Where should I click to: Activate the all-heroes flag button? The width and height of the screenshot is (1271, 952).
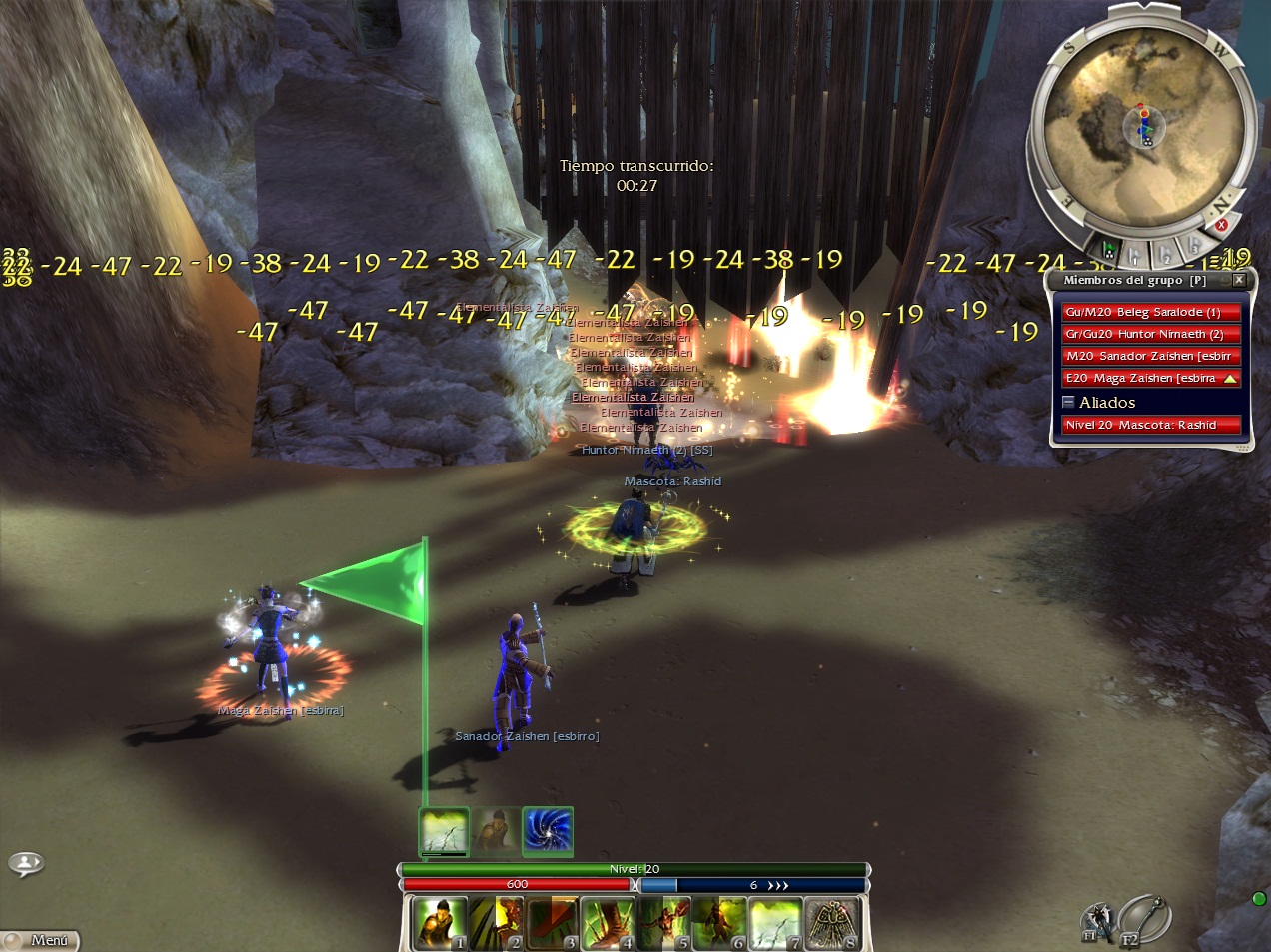1108,249
